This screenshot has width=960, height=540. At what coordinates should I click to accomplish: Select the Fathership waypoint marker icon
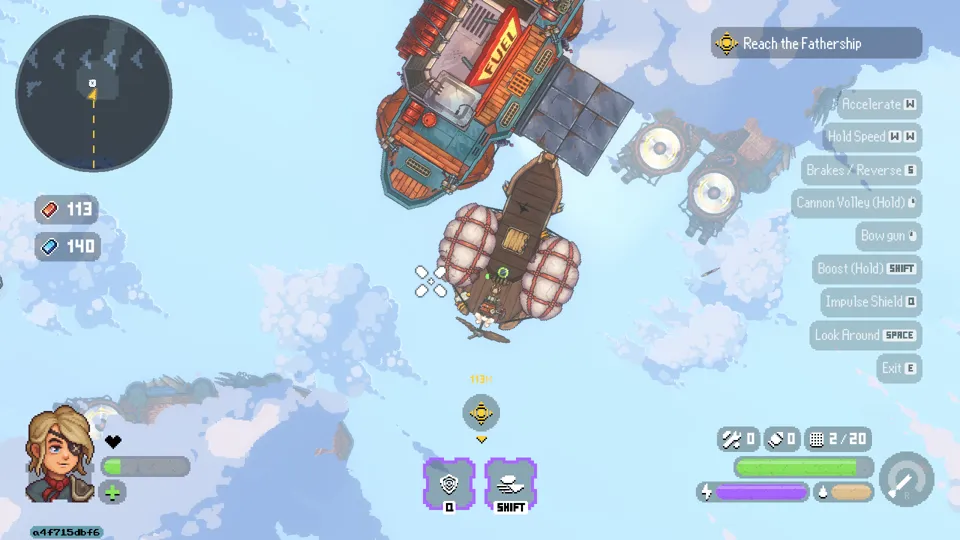(x=481, y=412)
